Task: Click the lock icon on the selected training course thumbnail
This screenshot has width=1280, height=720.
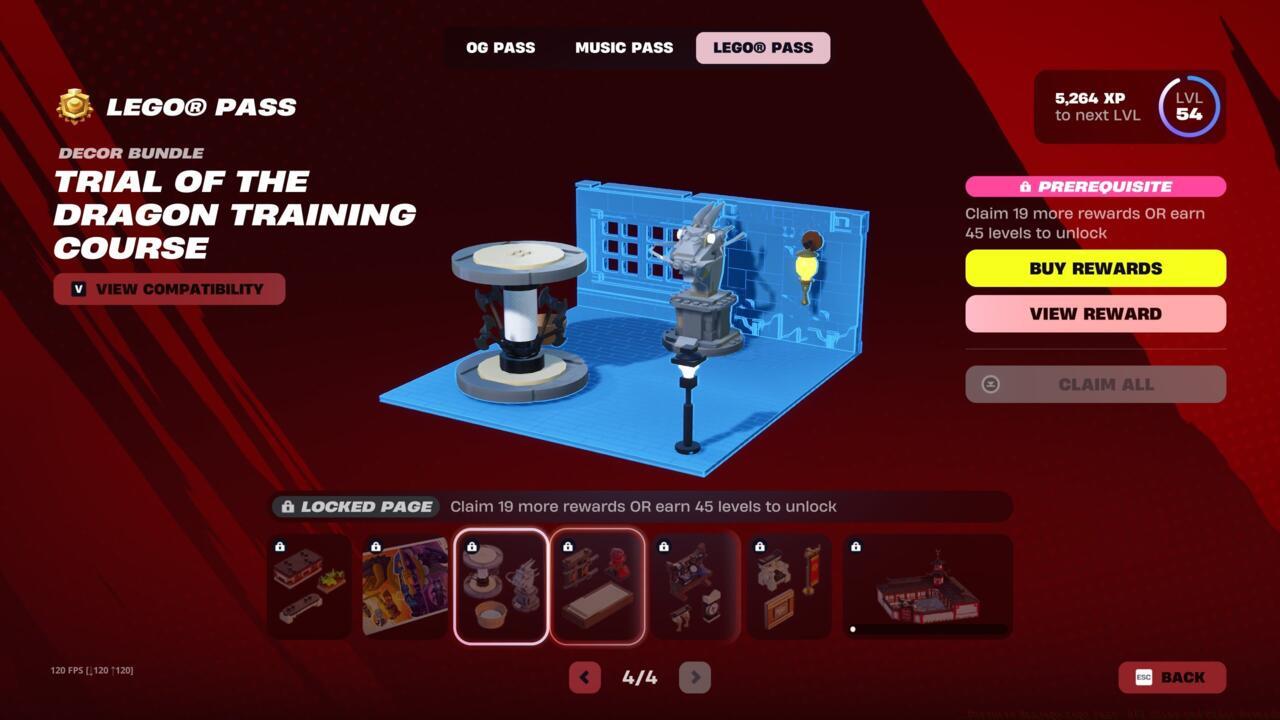Action: (473, 545)
